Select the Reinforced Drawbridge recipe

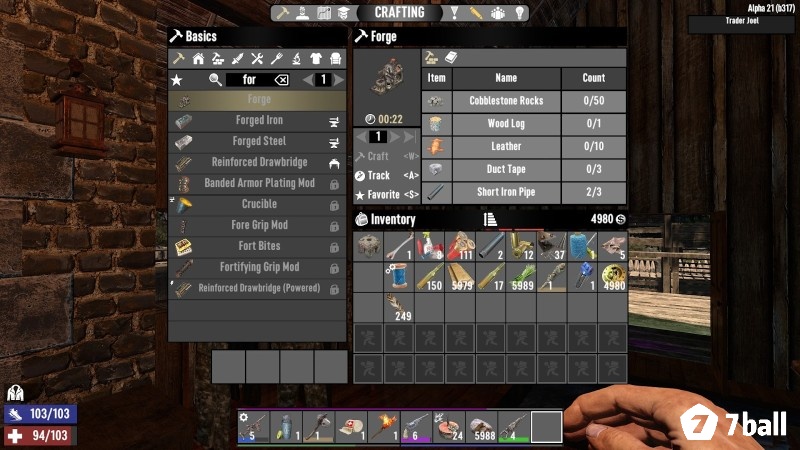tap(259, 163)
